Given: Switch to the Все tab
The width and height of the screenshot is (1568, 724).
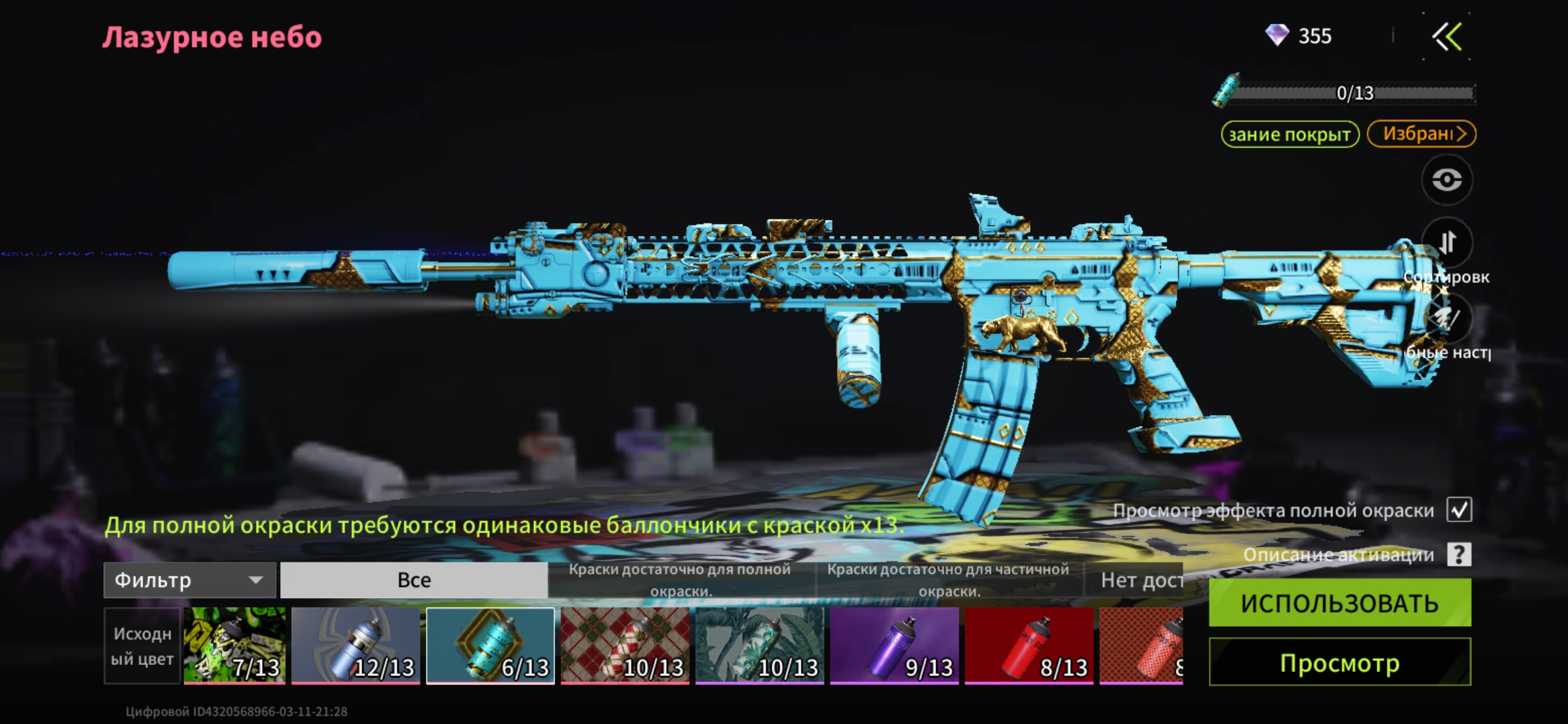Looking at the screenshot, I should (413, 580).
